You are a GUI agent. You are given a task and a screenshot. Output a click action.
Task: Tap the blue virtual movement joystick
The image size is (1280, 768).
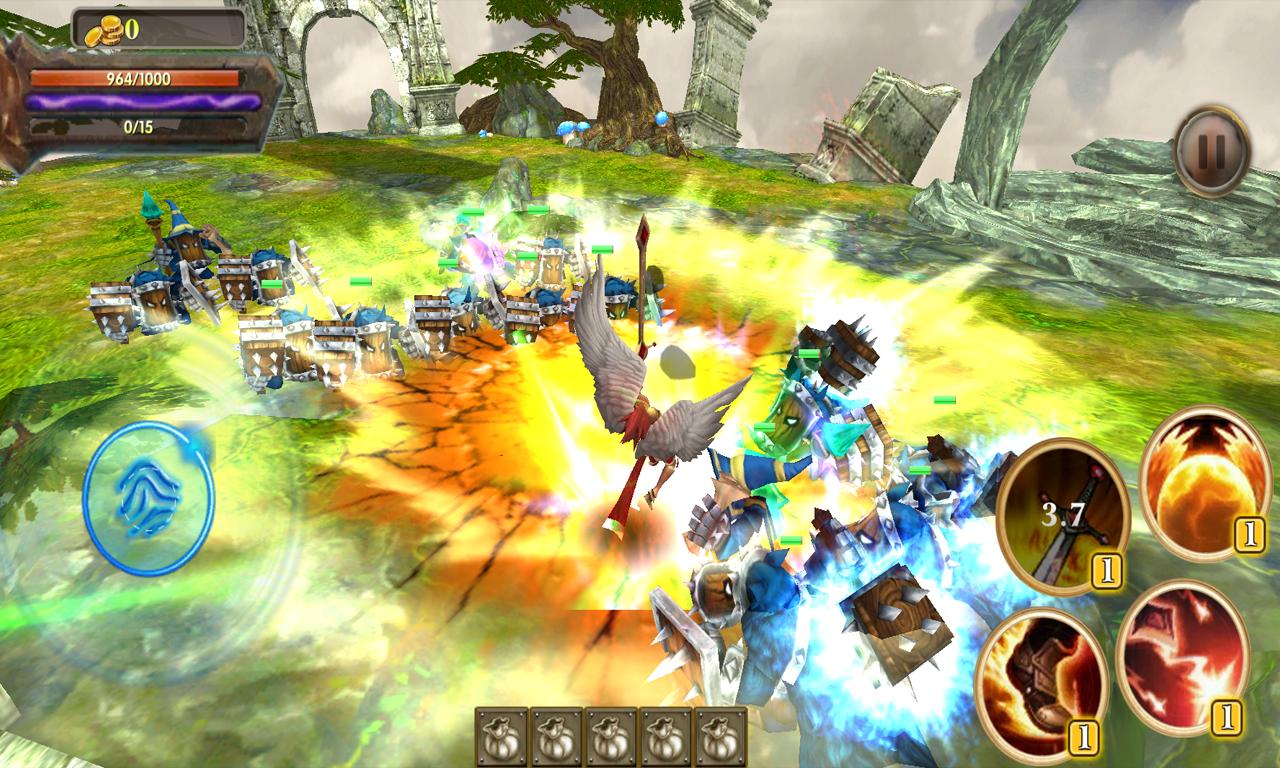pos(149,498)
